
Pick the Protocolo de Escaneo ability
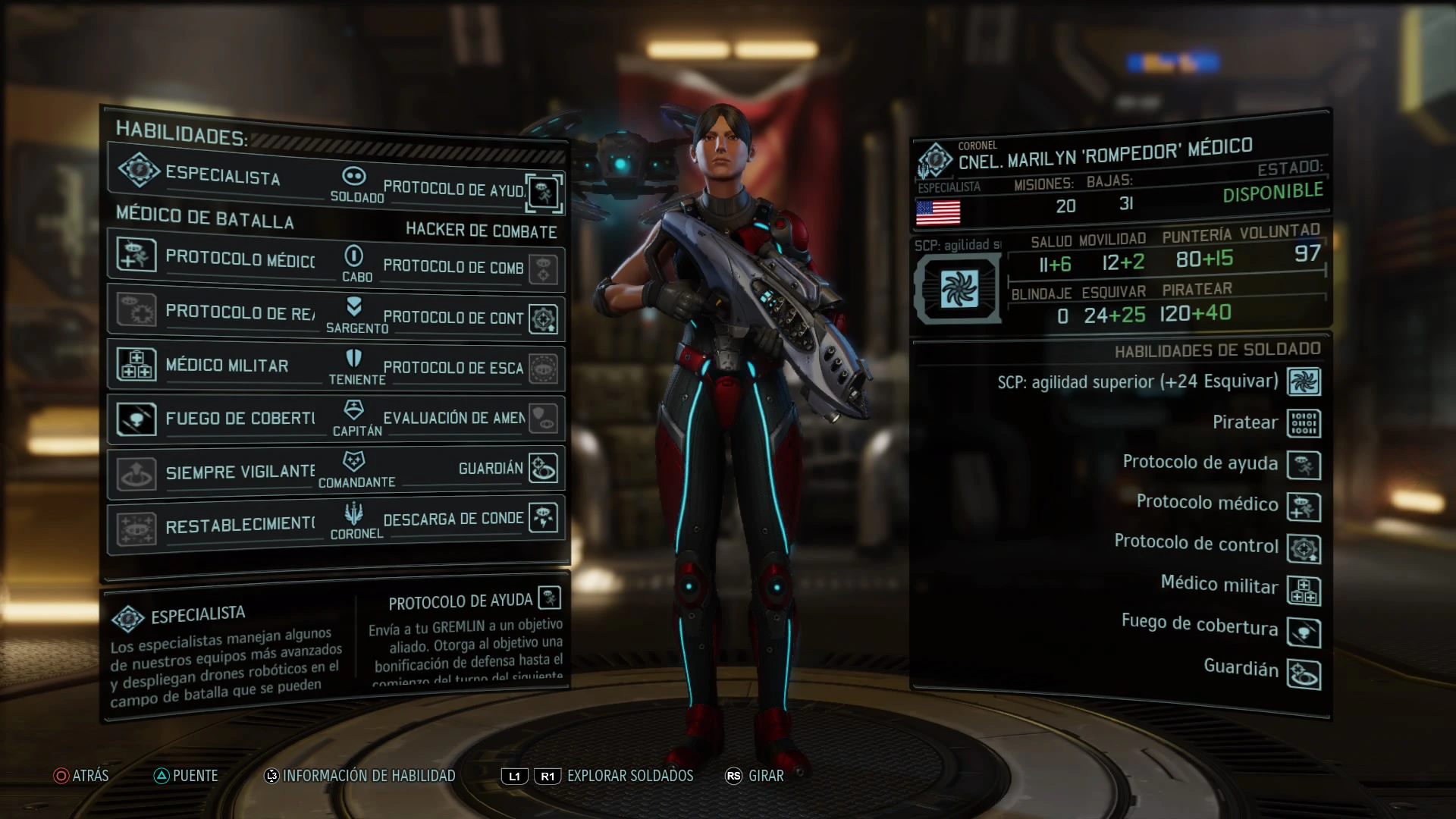point(470,368)
